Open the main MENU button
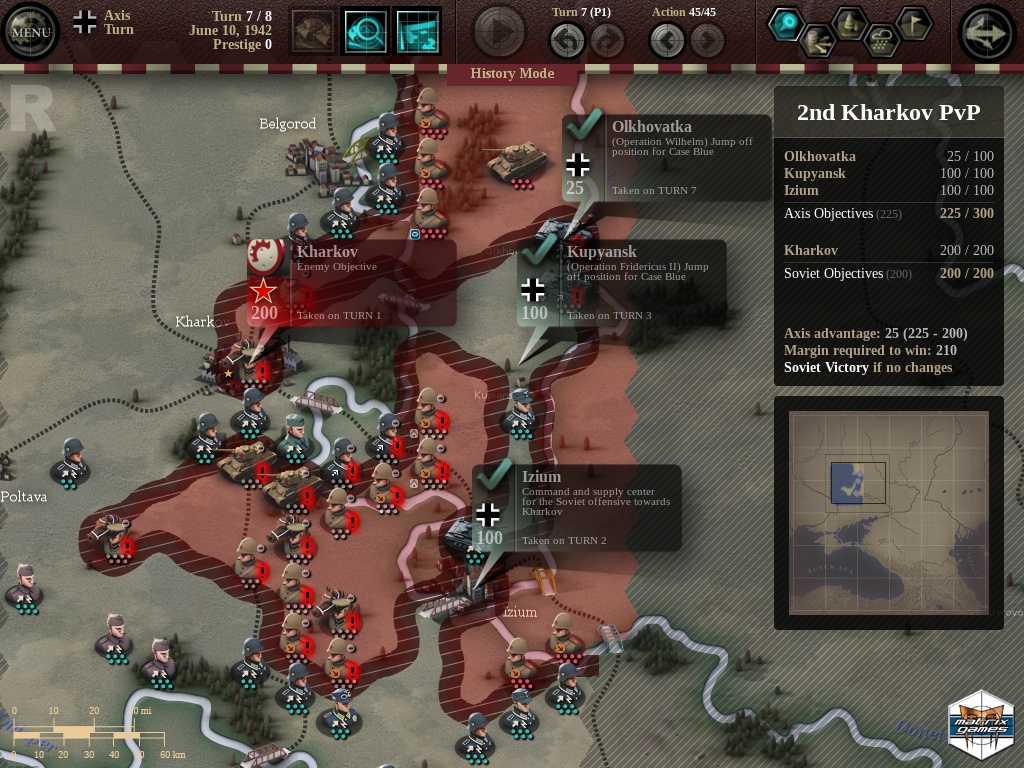The height and width of the screenshot is (768, 1024). tap(30, 32)
